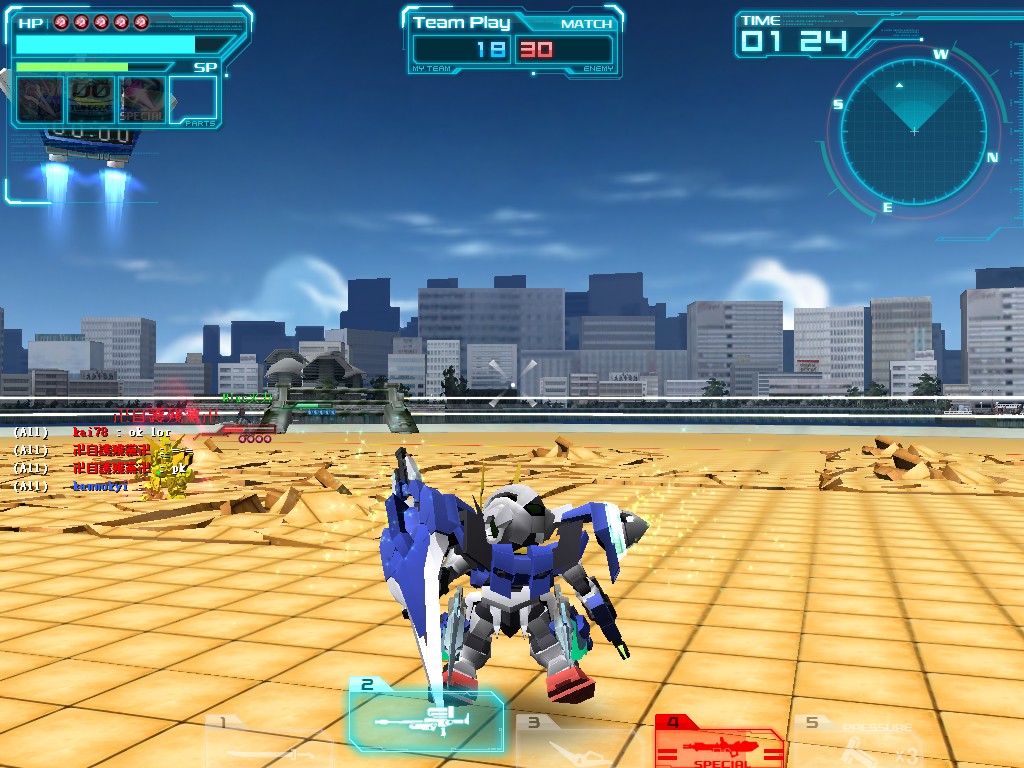This screenshot has height=768, width=1024.
Task: Select the Pressure x3 slot 5
Action: (x=861, y=740)
